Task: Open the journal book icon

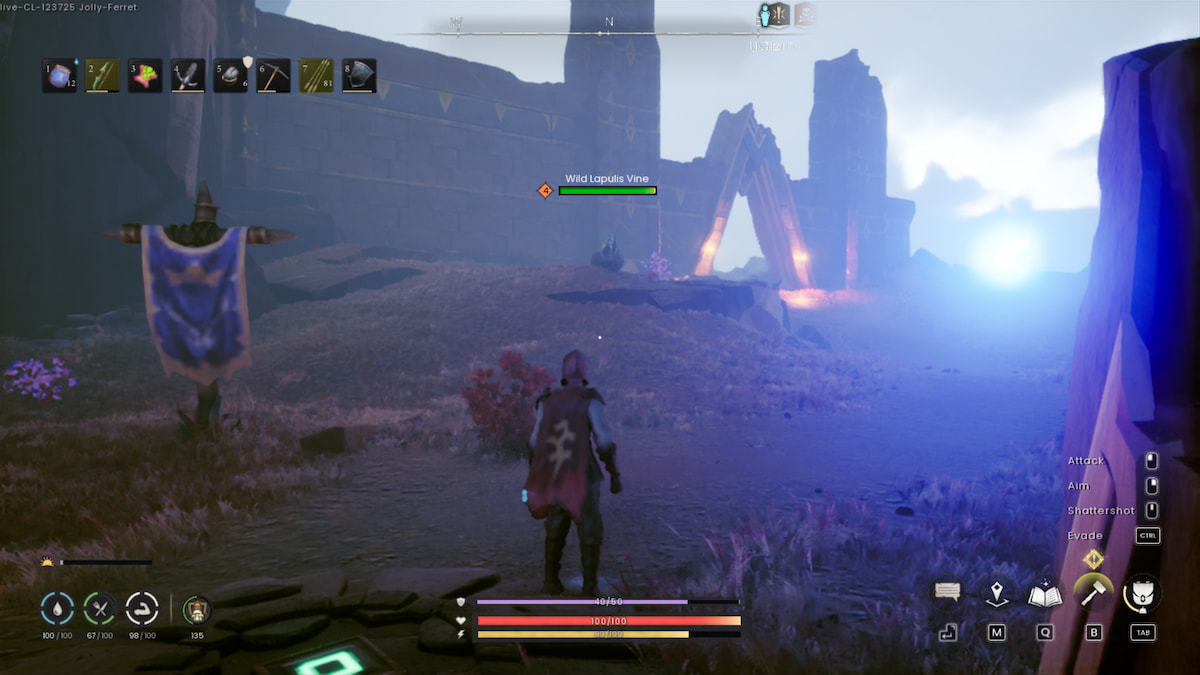Action: coord(1045,594)
